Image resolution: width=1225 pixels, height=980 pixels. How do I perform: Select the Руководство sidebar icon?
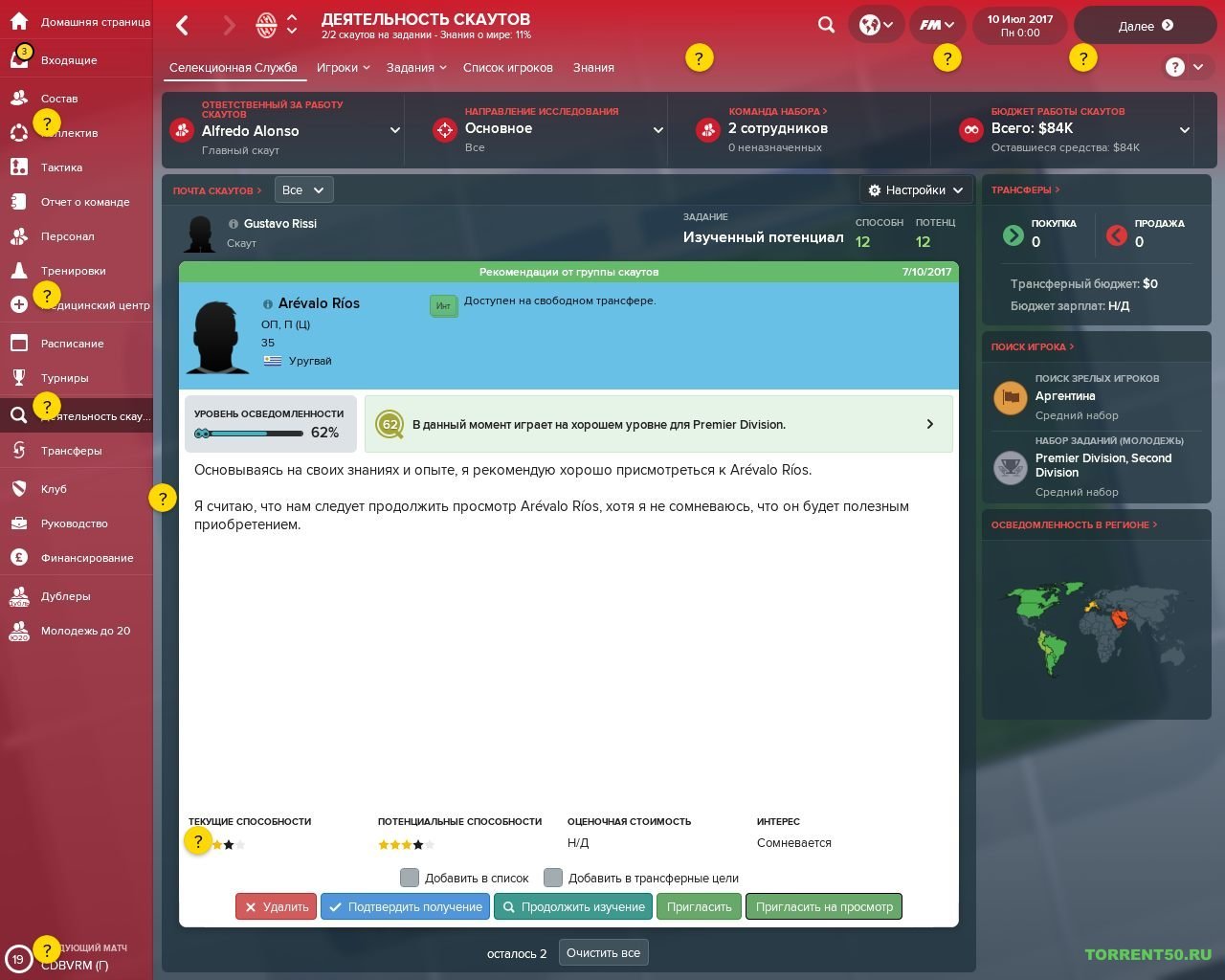pos(19,523)
